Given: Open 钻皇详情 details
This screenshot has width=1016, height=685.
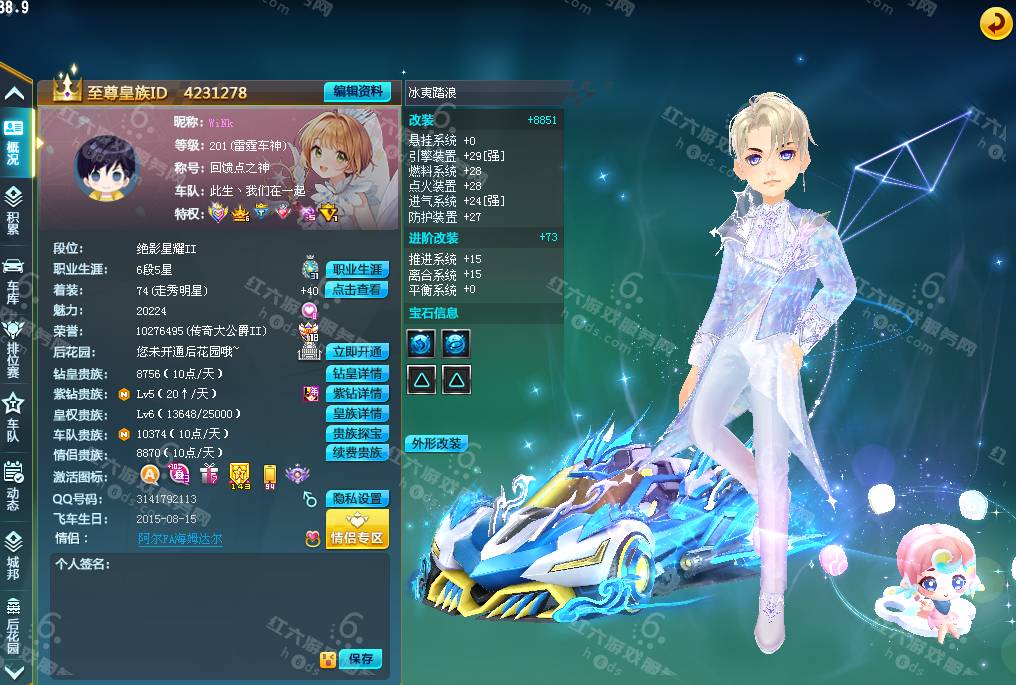Looking at the screenshot, I should point(357,373).
